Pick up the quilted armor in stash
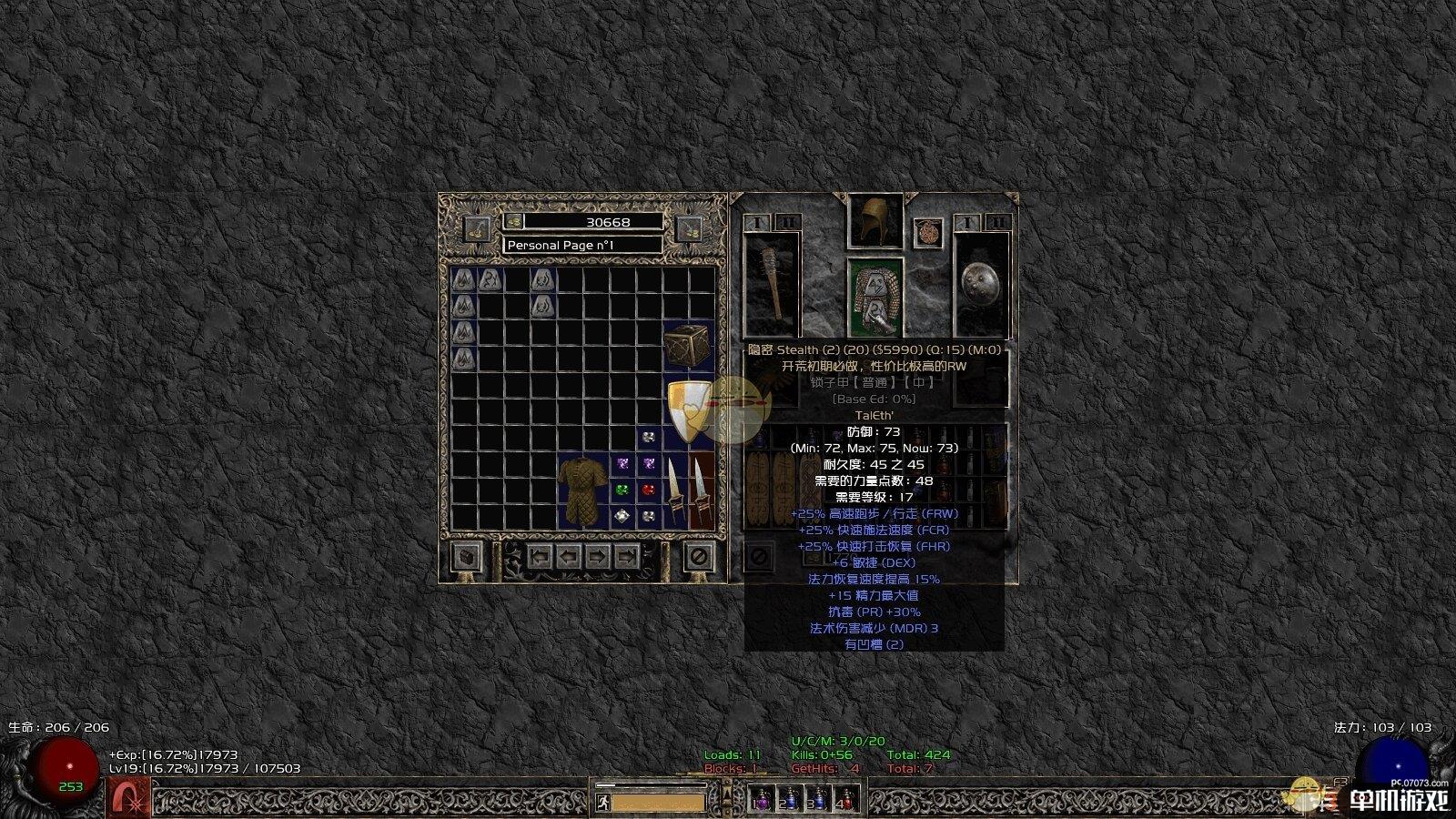Image resolution: width=1456 pixels, height=819 pixels. (582, 490)
